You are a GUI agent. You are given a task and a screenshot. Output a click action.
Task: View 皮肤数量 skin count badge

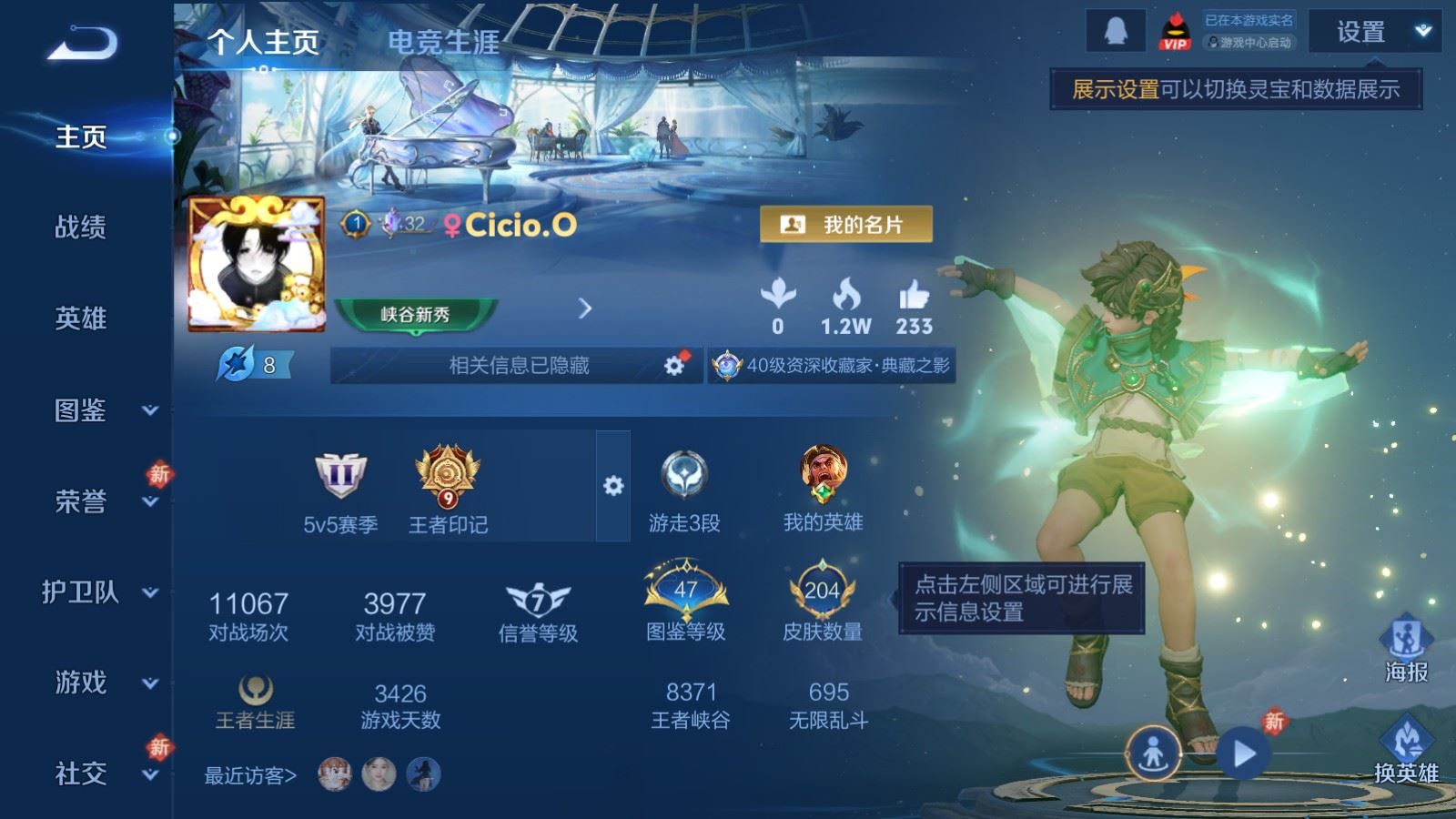pyautogui.click(x=822, y=602)
